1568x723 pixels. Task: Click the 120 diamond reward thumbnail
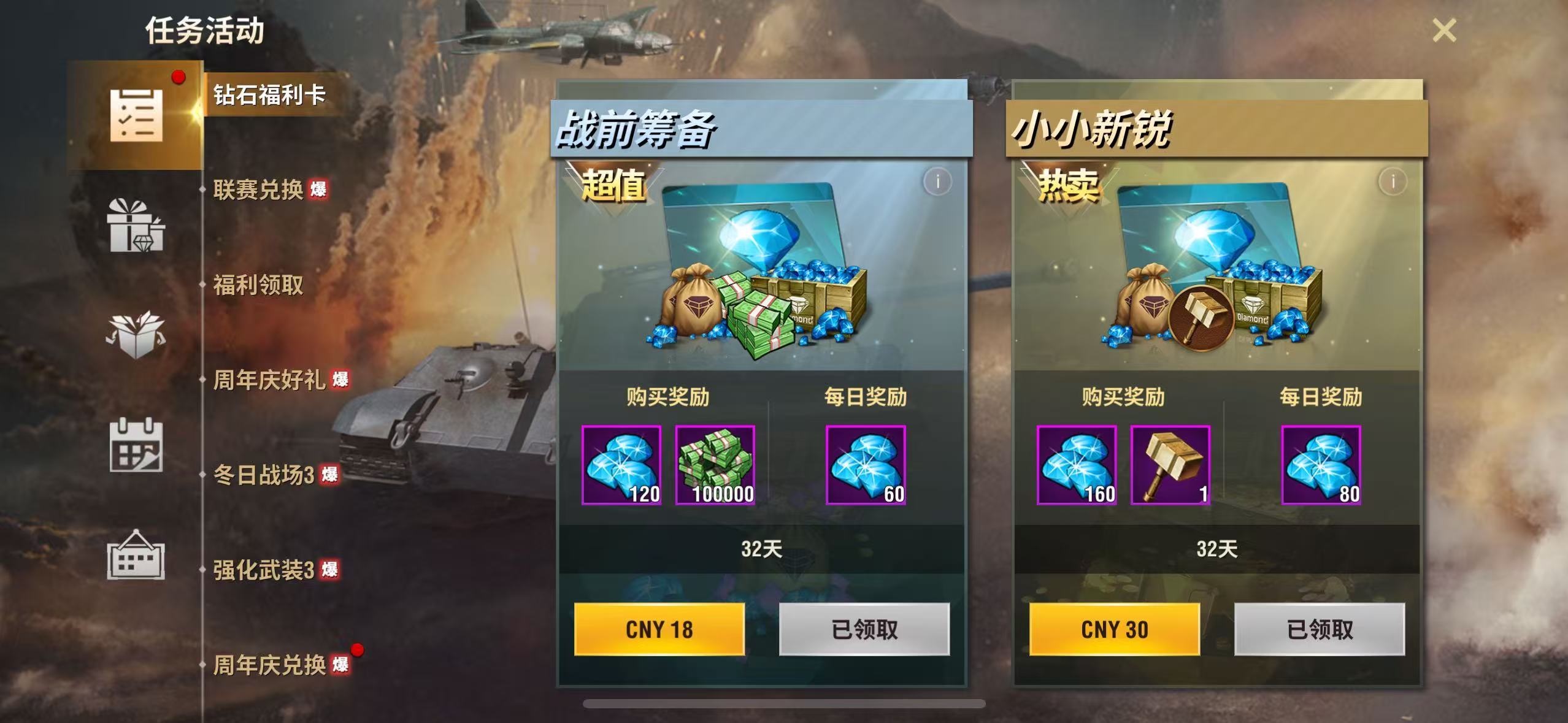(x=621, y=465)
